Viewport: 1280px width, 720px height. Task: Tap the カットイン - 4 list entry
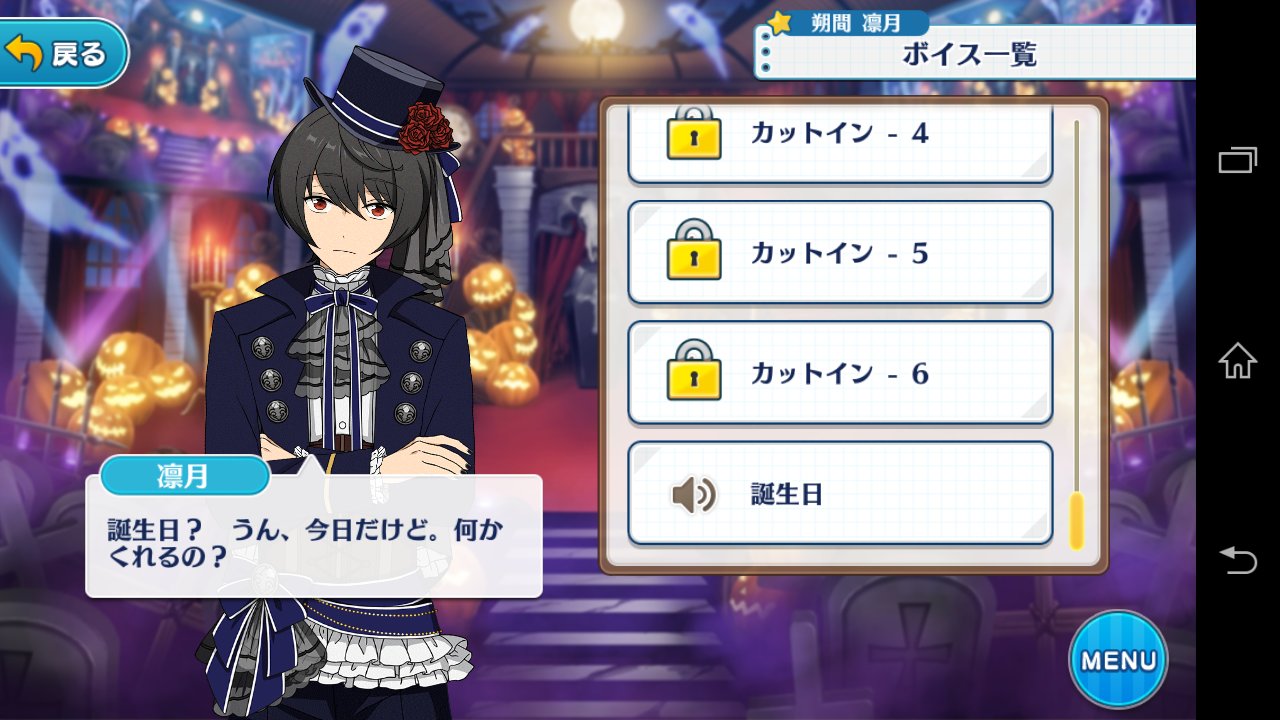coord(840,136)
